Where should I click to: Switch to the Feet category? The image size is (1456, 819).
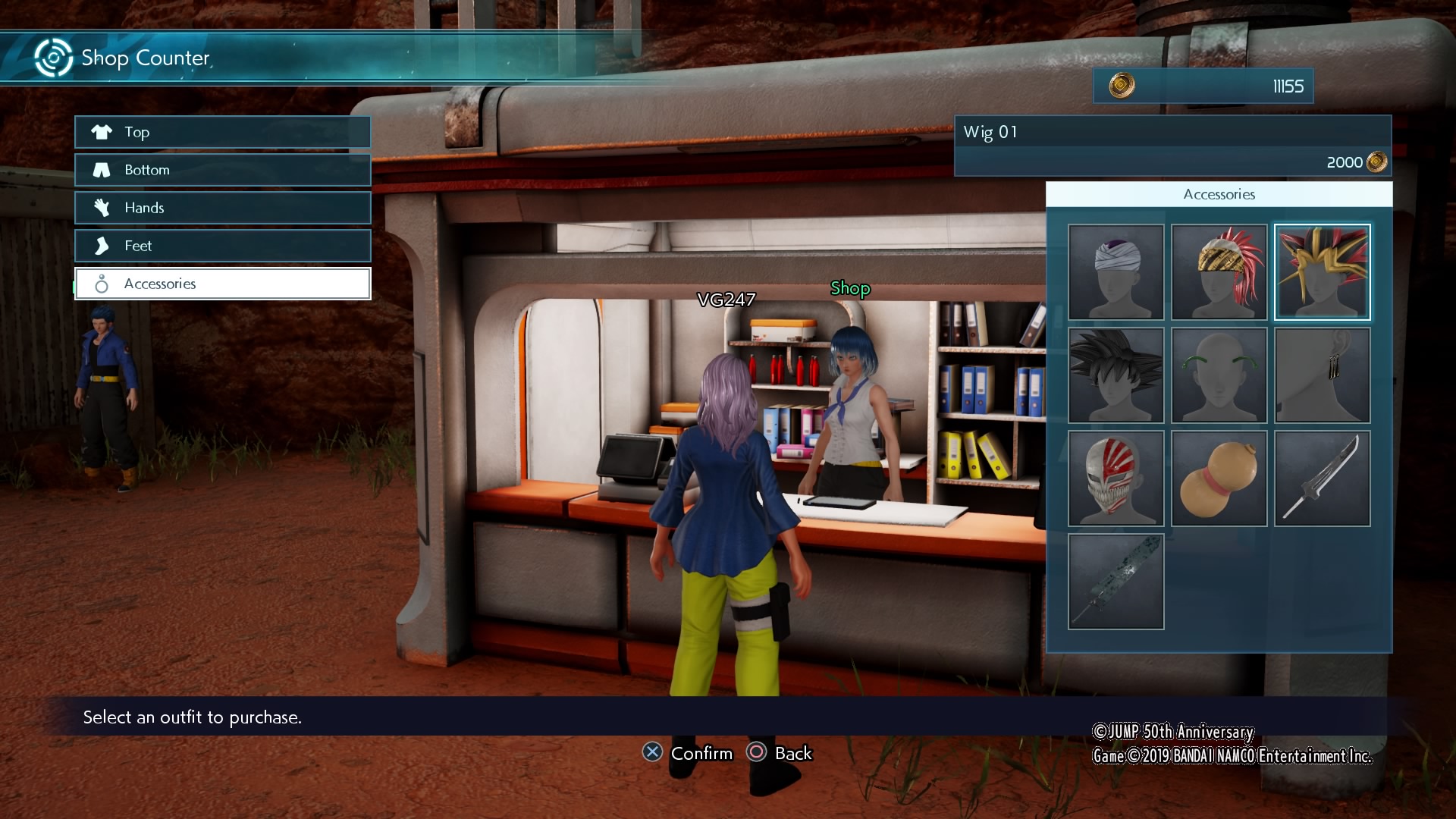[x=222, y=246]
